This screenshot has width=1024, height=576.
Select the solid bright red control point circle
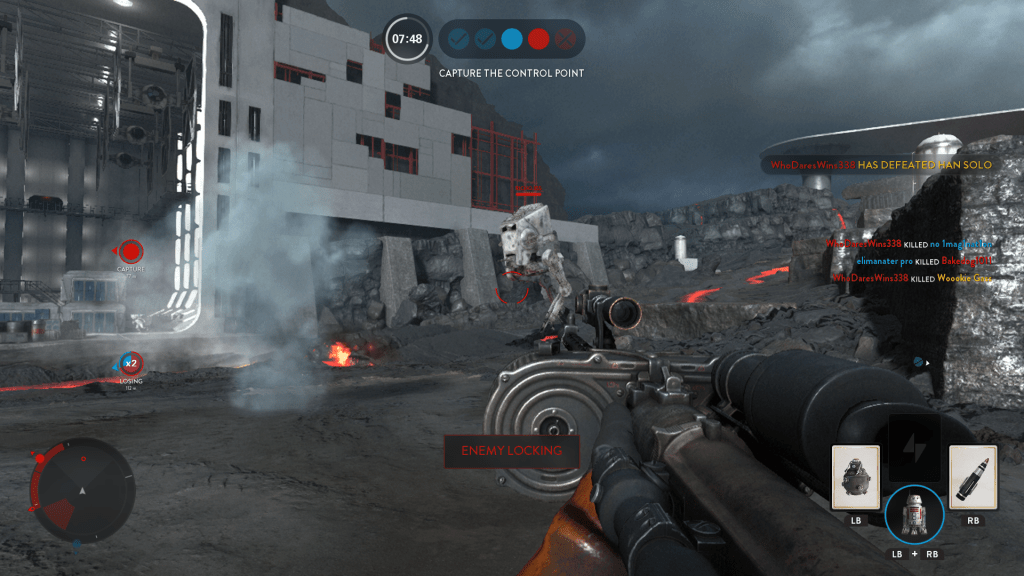click(539, 40)
